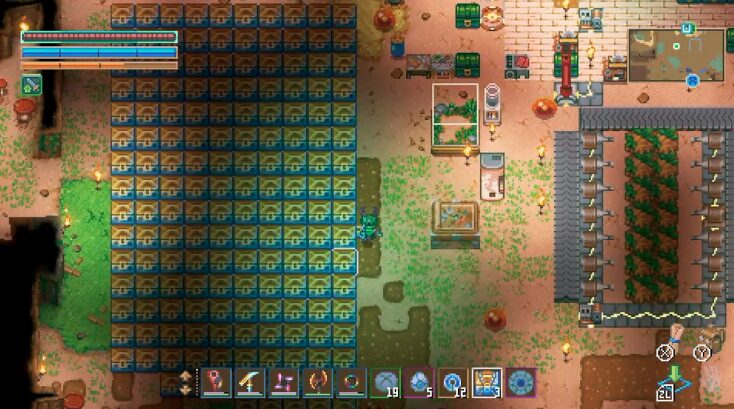Choose the round blue item in last slot
This screenshot has width=734, height=409.
pyautogui.click(x=521, y=382)
